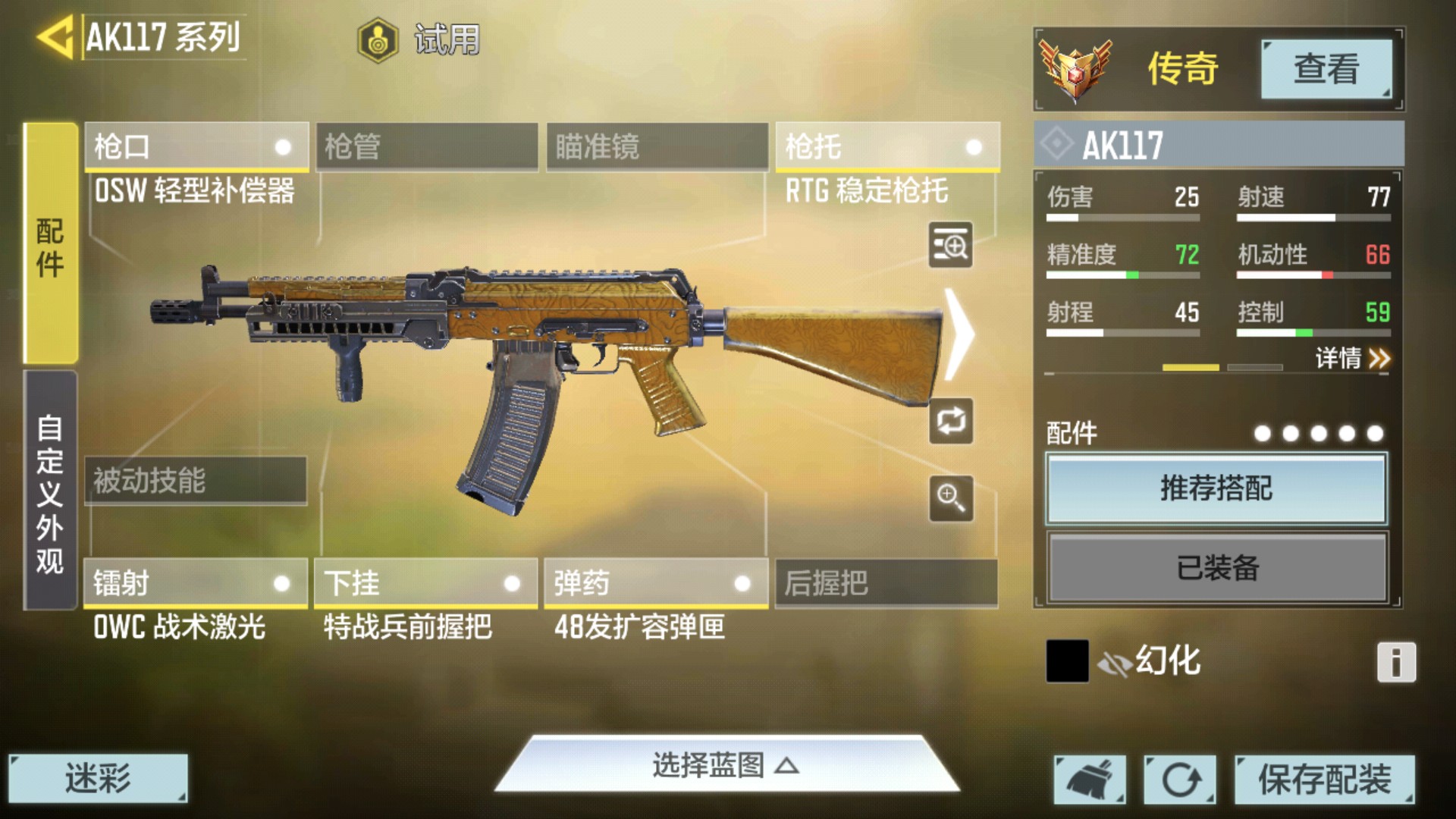Select the empty 枪管 barrel slot
The width and height of the screenshot is (1456, 819).
(x=427, y=146)
